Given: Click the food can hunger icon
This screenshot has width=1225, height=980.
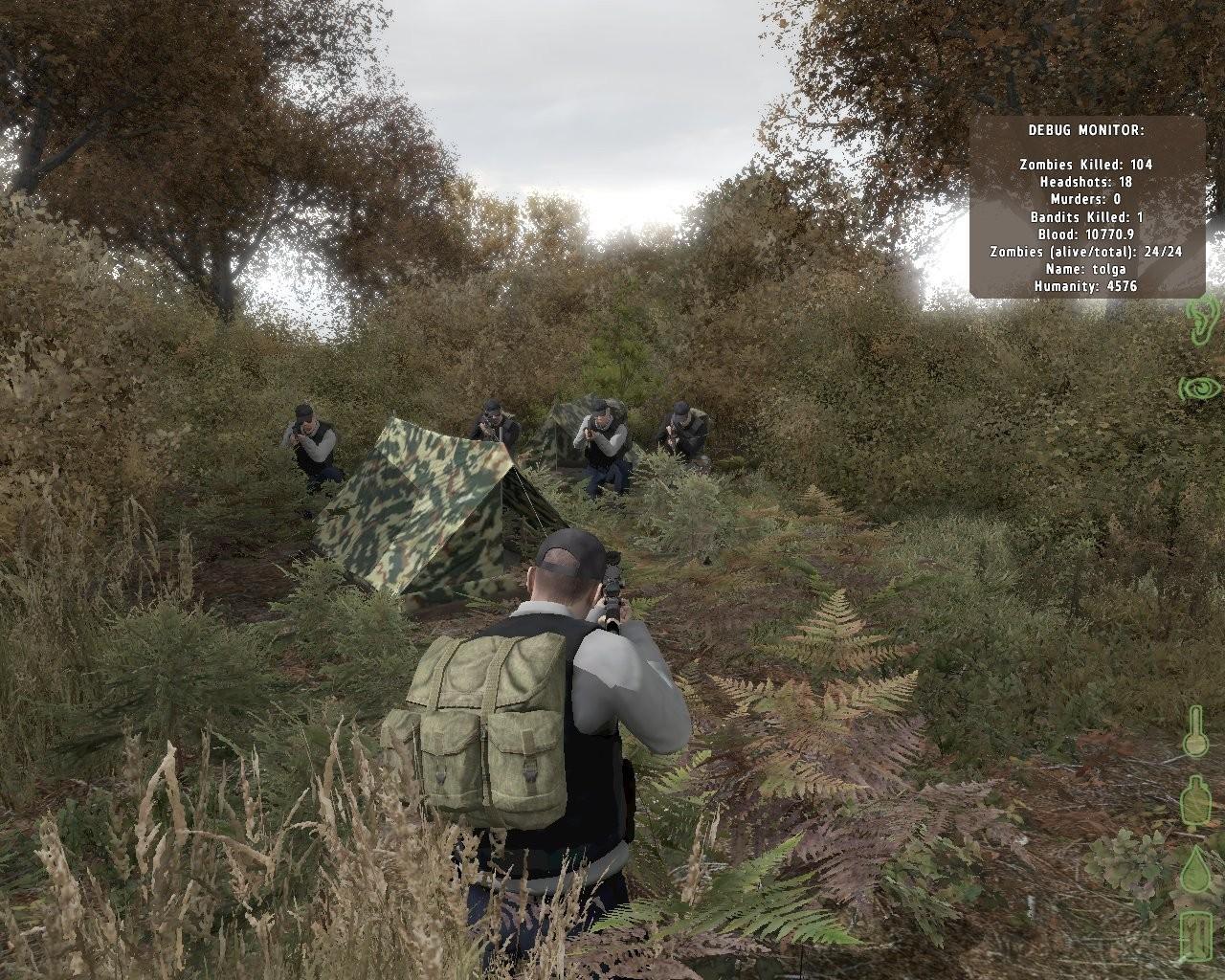Looking at the screenshot, I should coord(1196,937).
